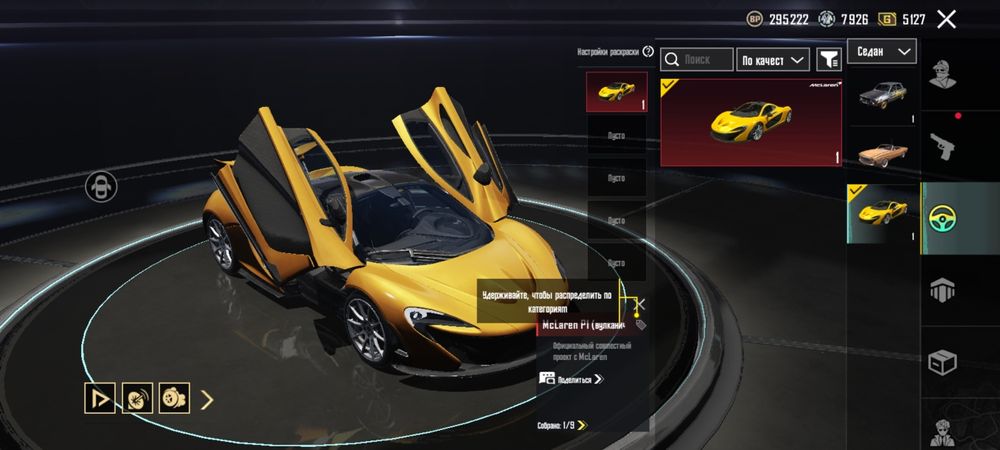Dismiss the category hint tooltip
This screenshot has height=450, width=1000.
click(641, 303)
